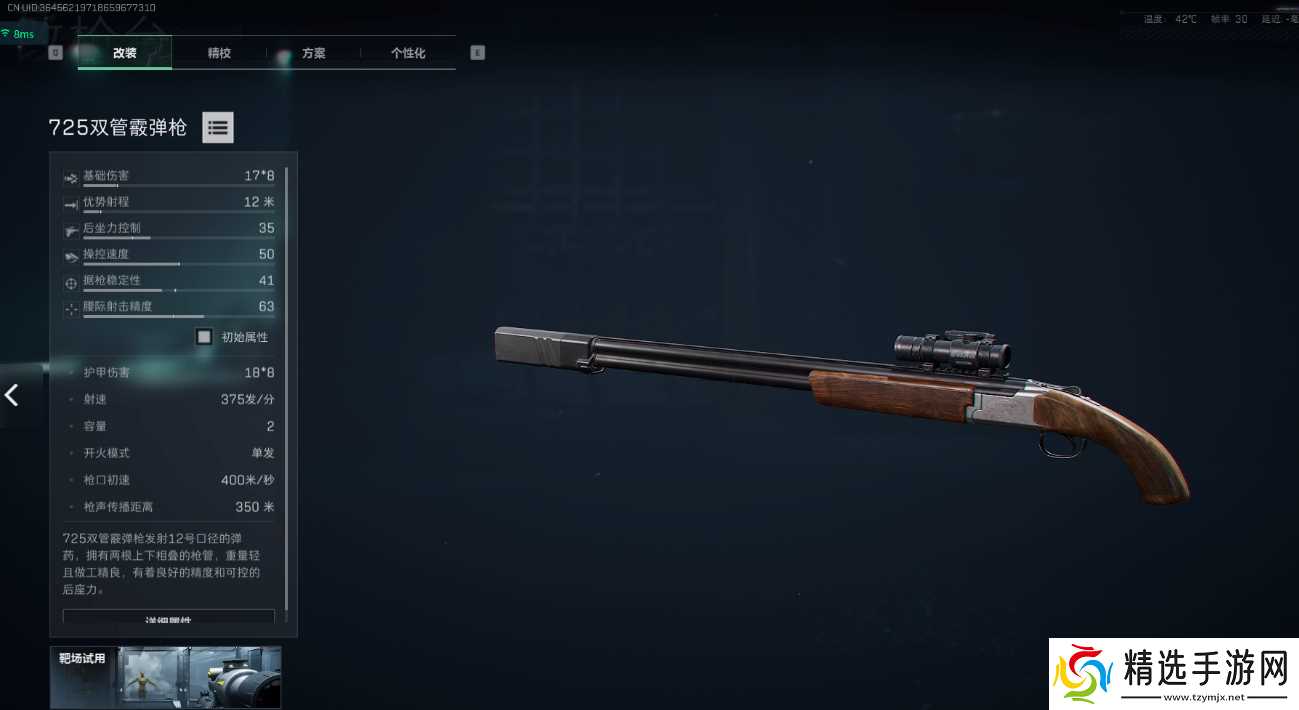Show the detailed attributes button below the description
The height and width of the screenshot is (710, 1299).
pyautogui.click(x=168, y=617)
